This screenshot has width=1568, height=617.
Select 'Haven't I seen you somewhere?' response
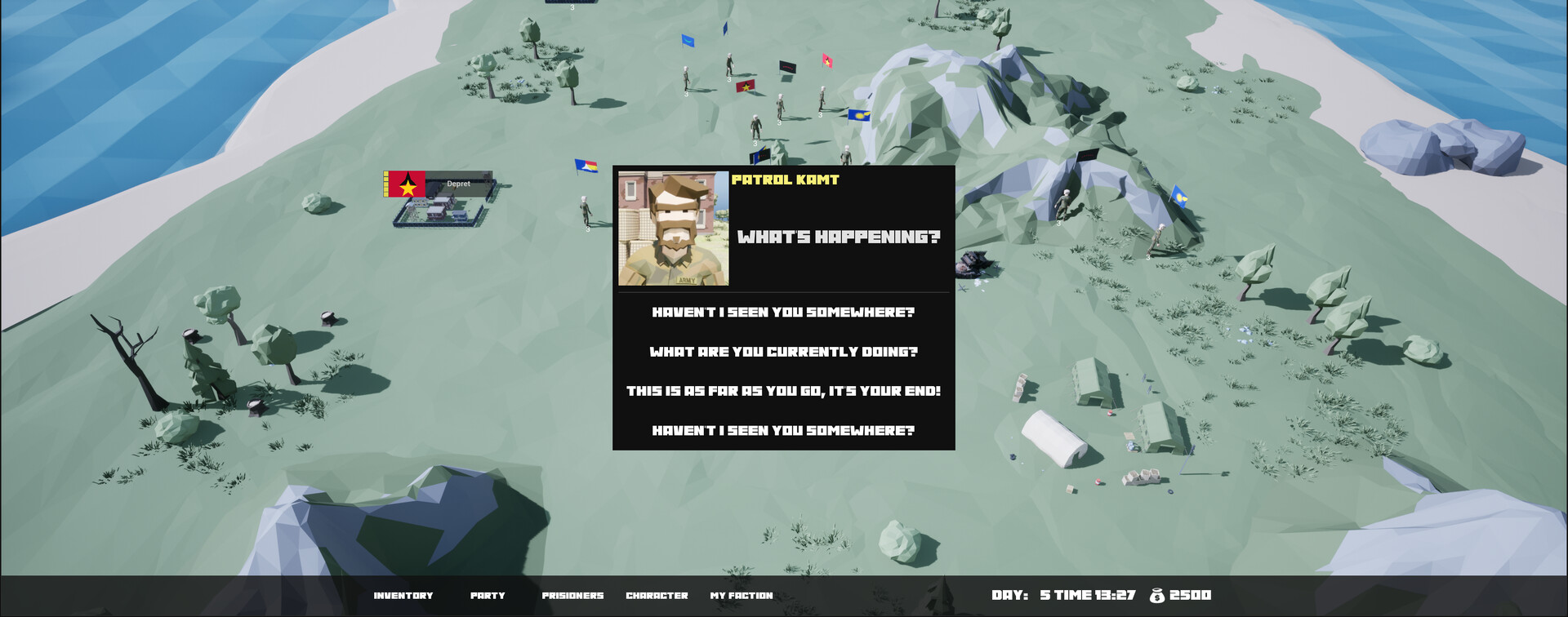[x=783, y=311]
